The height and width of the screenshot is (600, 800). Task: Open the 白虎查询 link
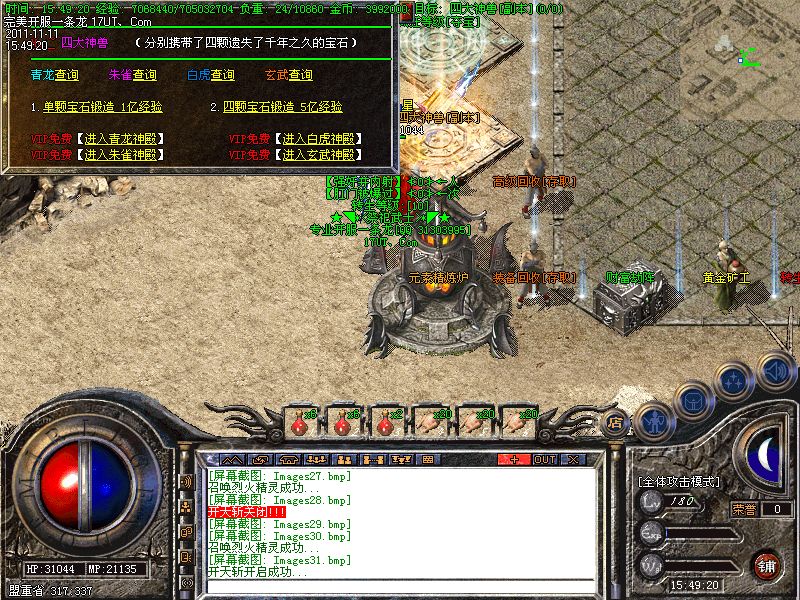(210, 75)
